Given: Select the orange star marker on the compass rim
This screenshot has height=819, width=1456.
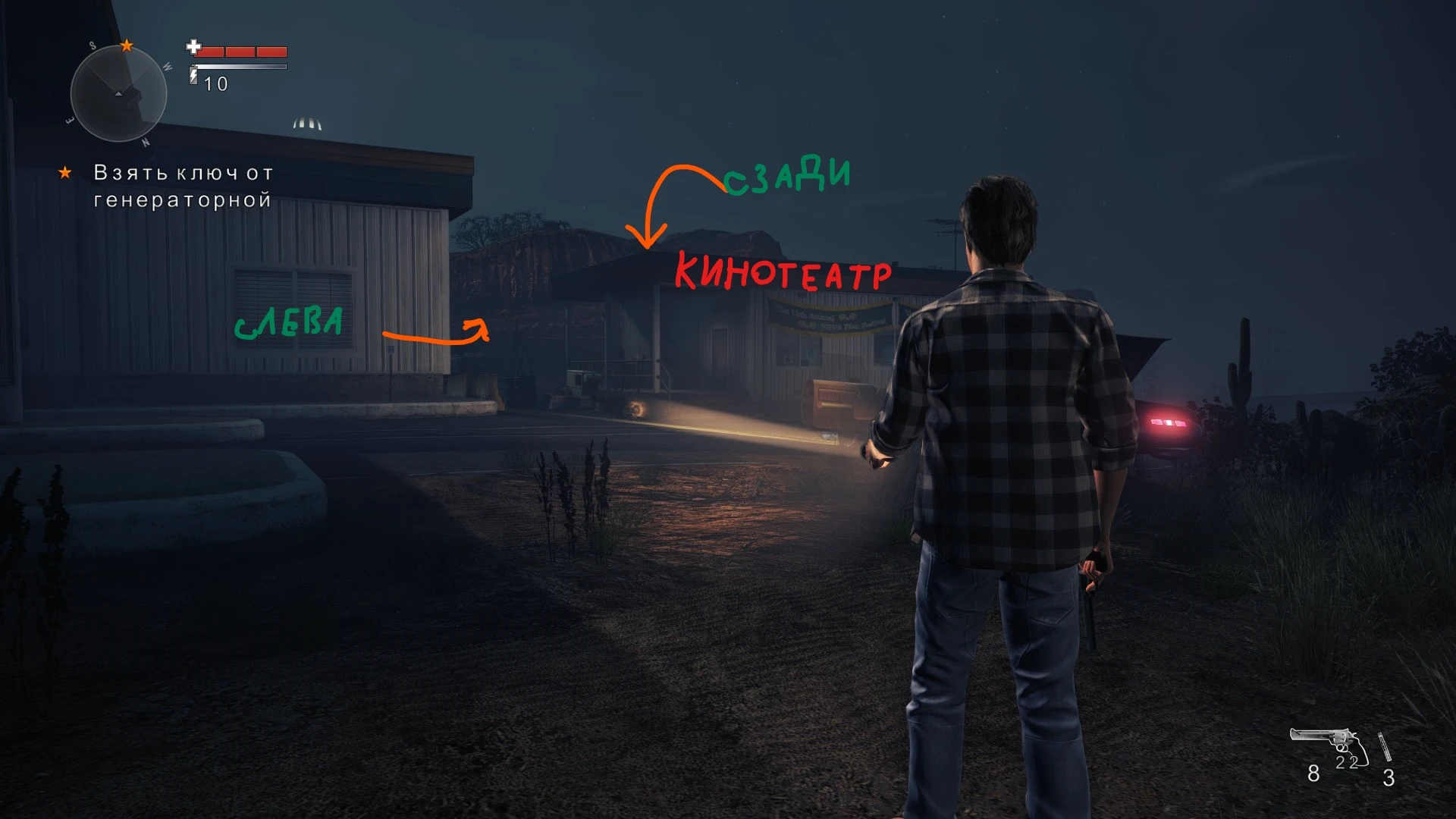Looking at the screenshot, I should 127,46.
